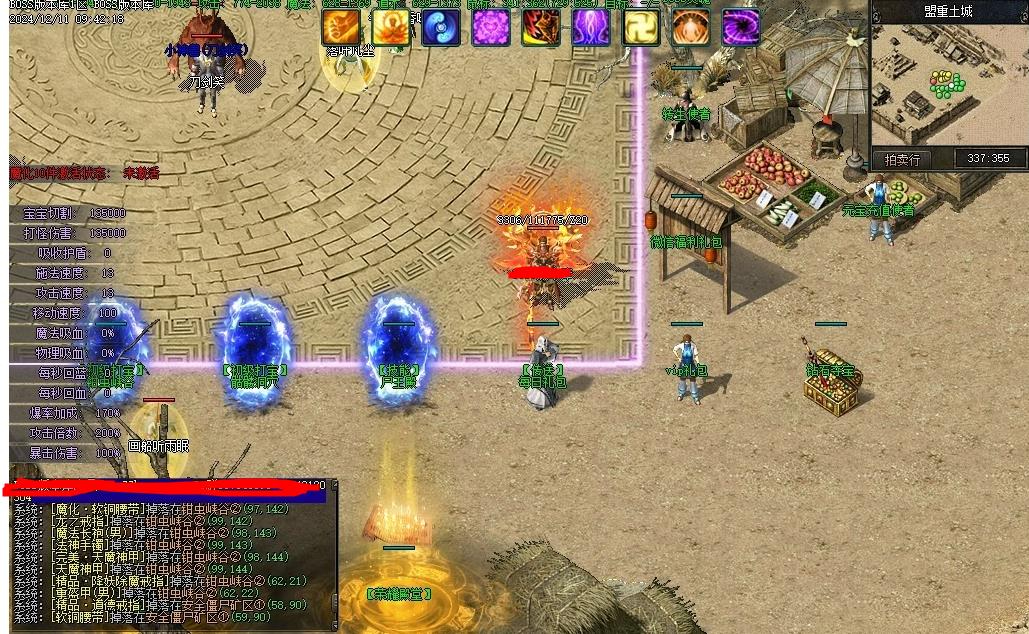
Task: Activate the purple flower skill icon
Action: click(x=491, y=28)
